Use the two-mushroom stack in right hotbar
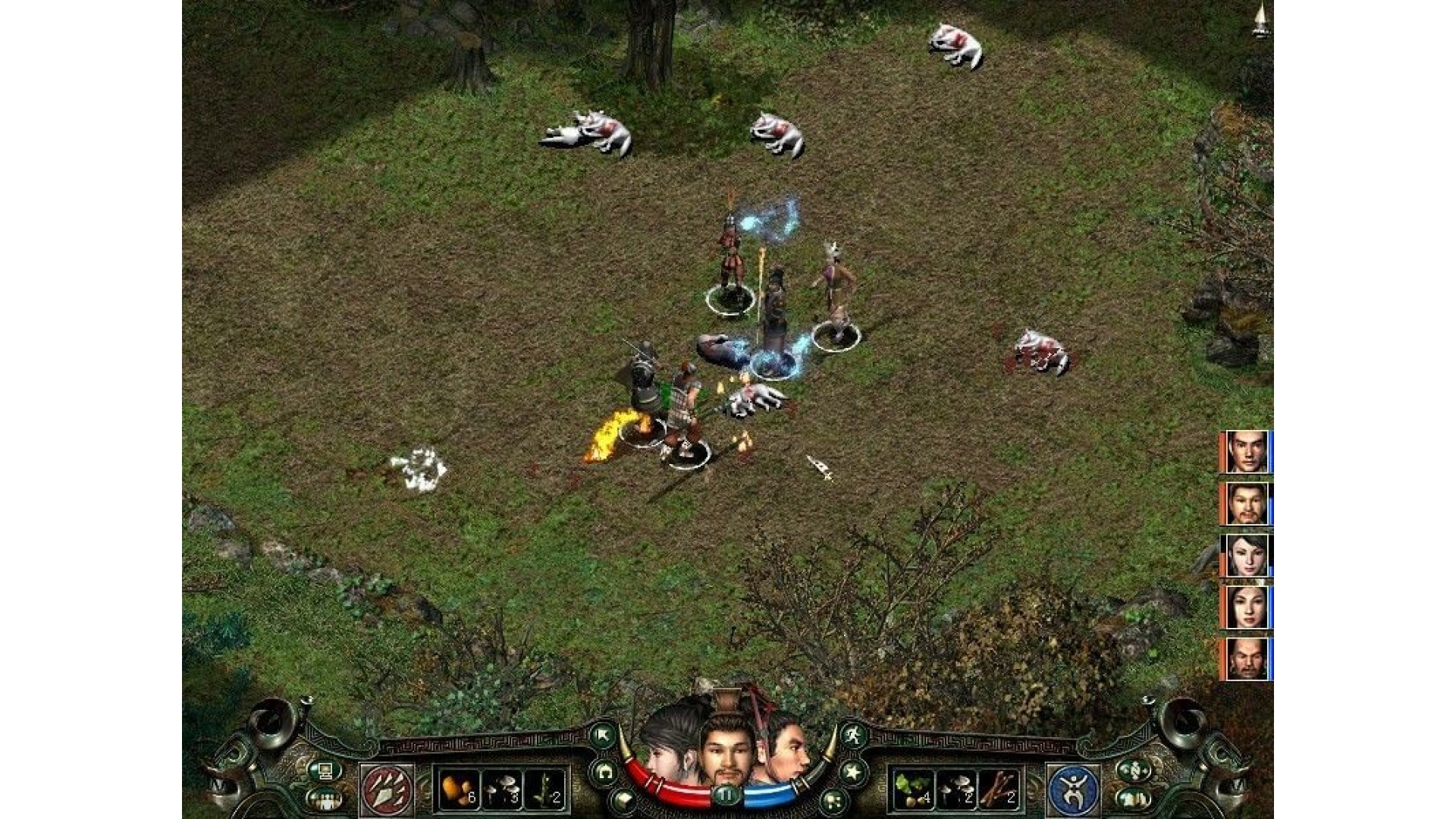 pyautogui.click(x=956, y=790)
